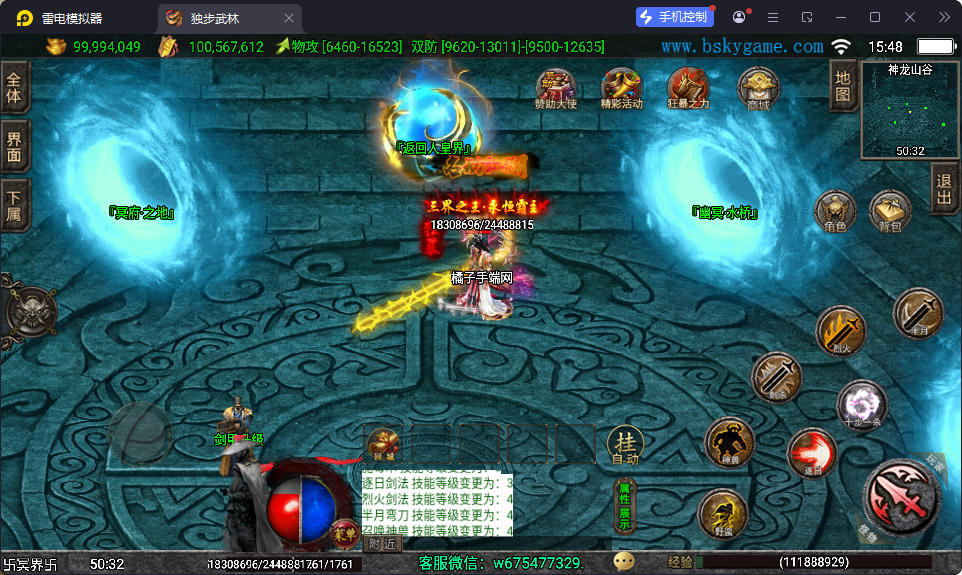Viewport: 962px width, 575px height.
Task: Open the 狂暴之力 icon
Action: (x=687, y=87)
